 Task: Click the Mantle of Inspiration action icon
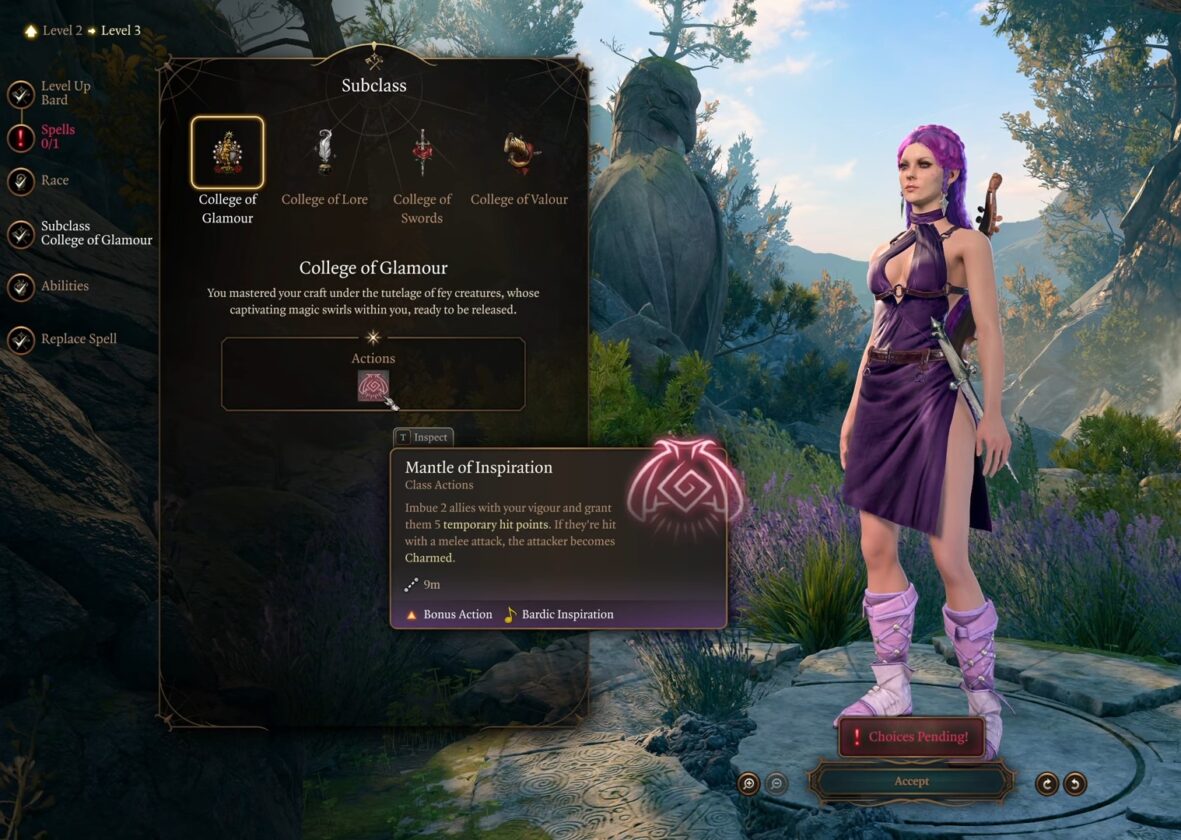pyautogui.click(x=373, y=386)
